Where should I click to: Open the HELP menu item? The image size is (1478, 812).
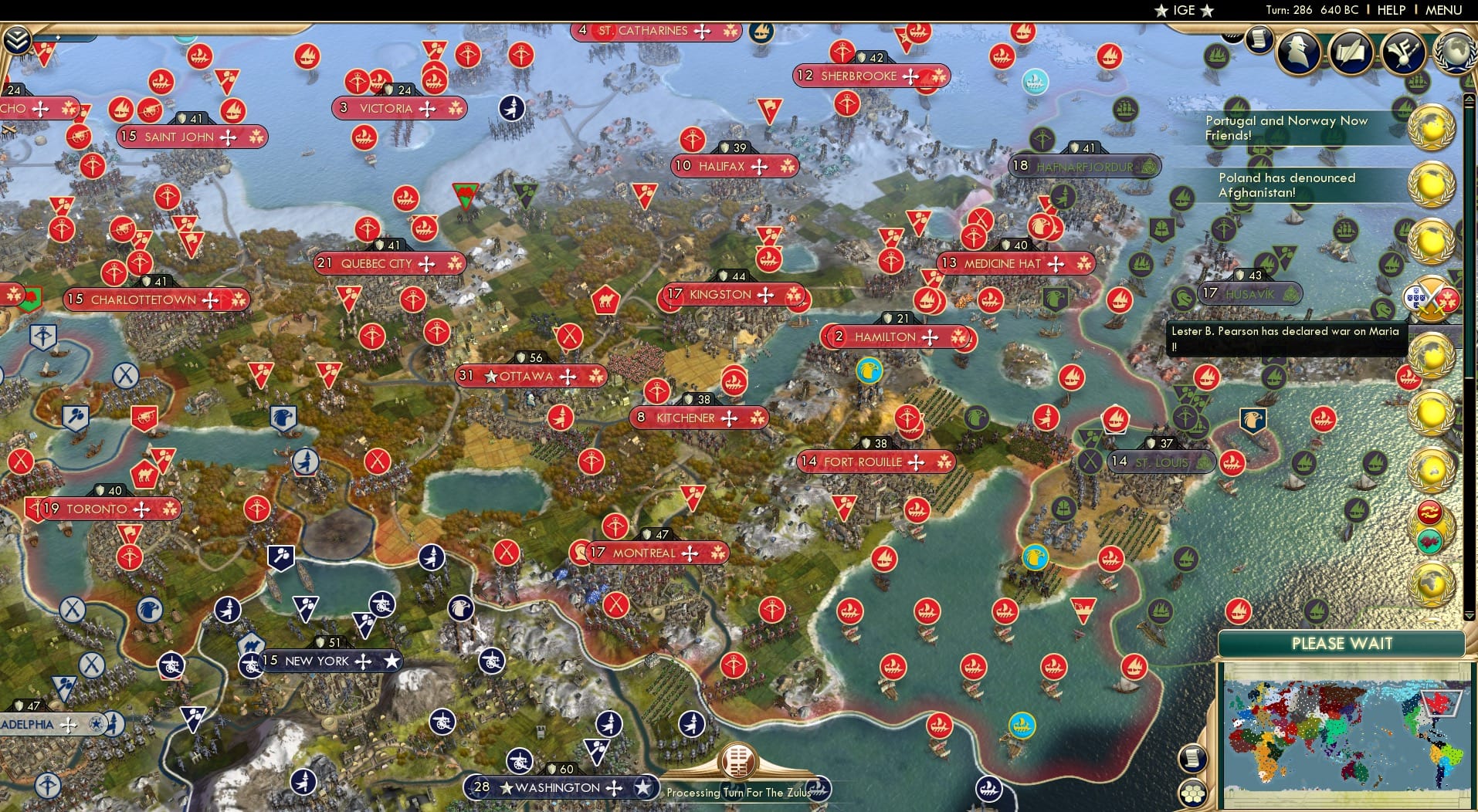tap(1391, 11)
